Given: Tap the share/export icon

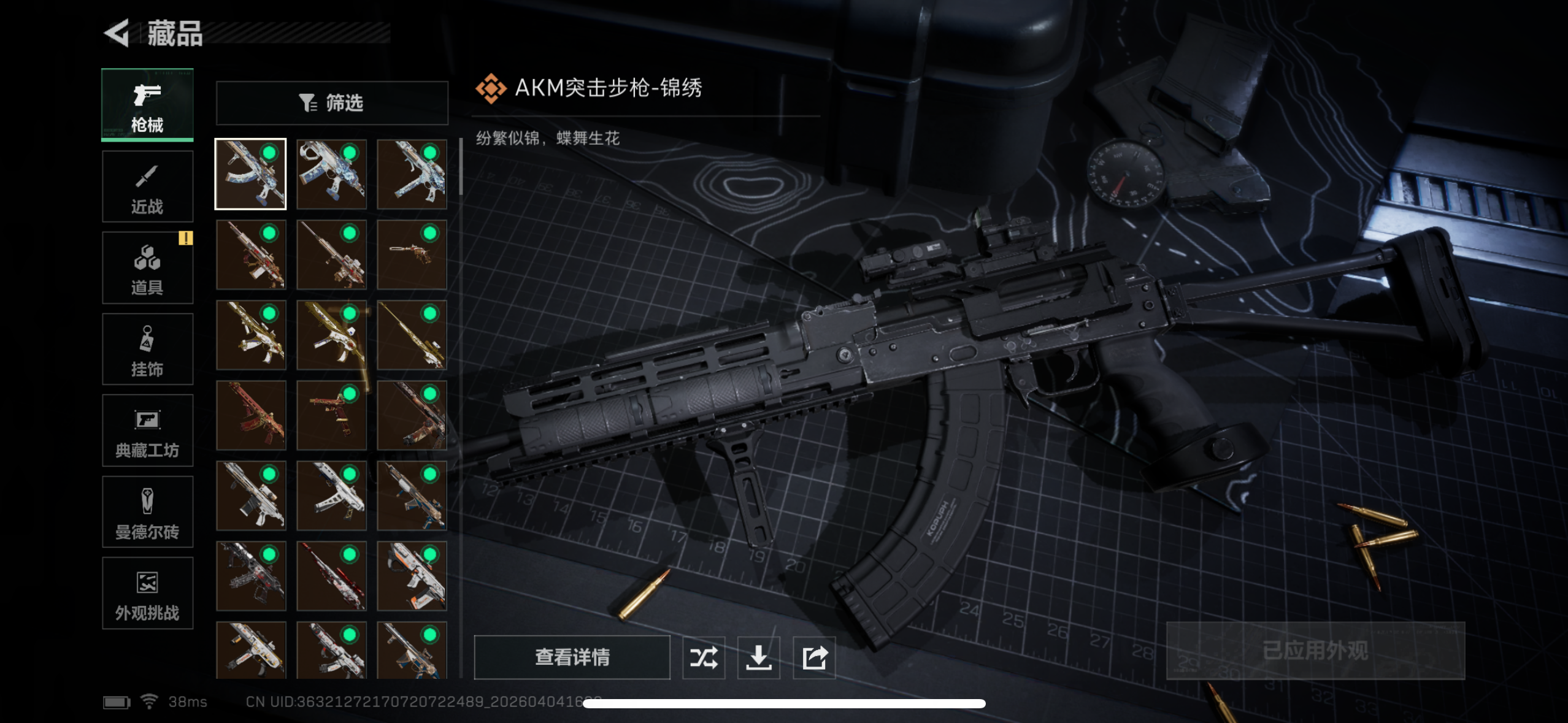Looking at the screenshot, I should [x=814, y=657].
